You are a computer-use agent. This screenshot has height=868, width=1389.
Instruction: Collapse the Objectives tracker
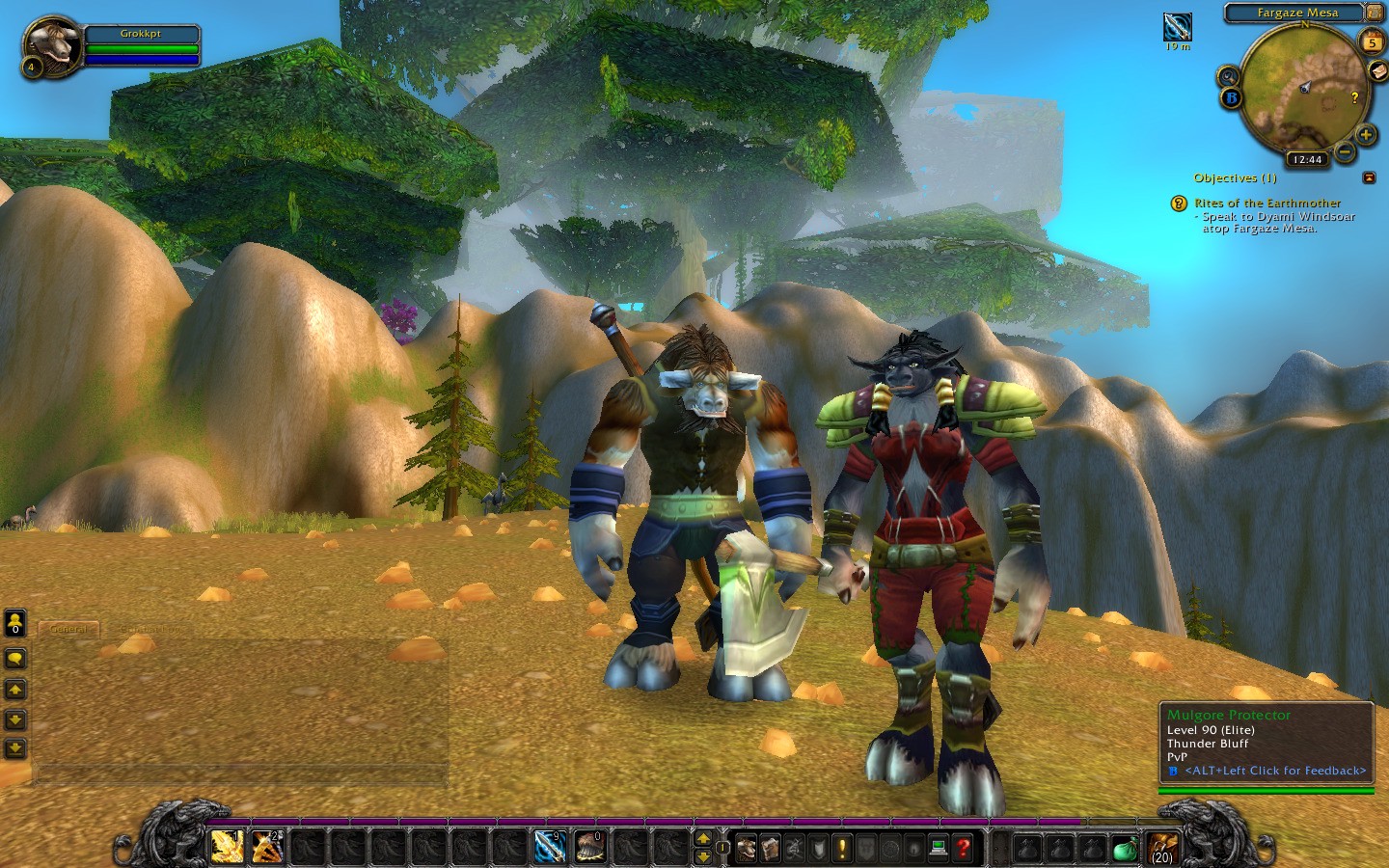(x=1369, y=177)
